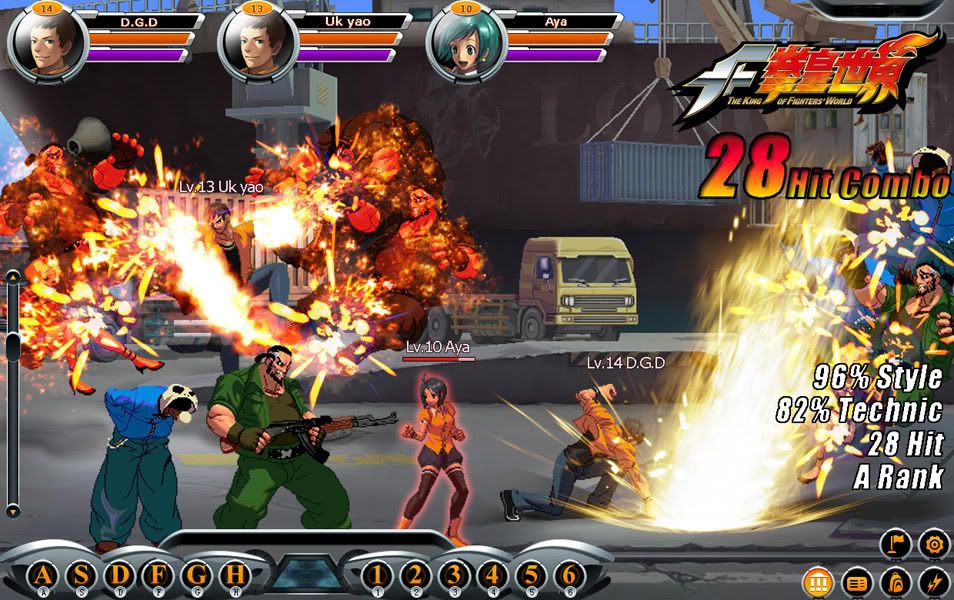Activate the skill slot labeled A
The image size is (954, 600).
pyautogui.click(x=42, y=575)
